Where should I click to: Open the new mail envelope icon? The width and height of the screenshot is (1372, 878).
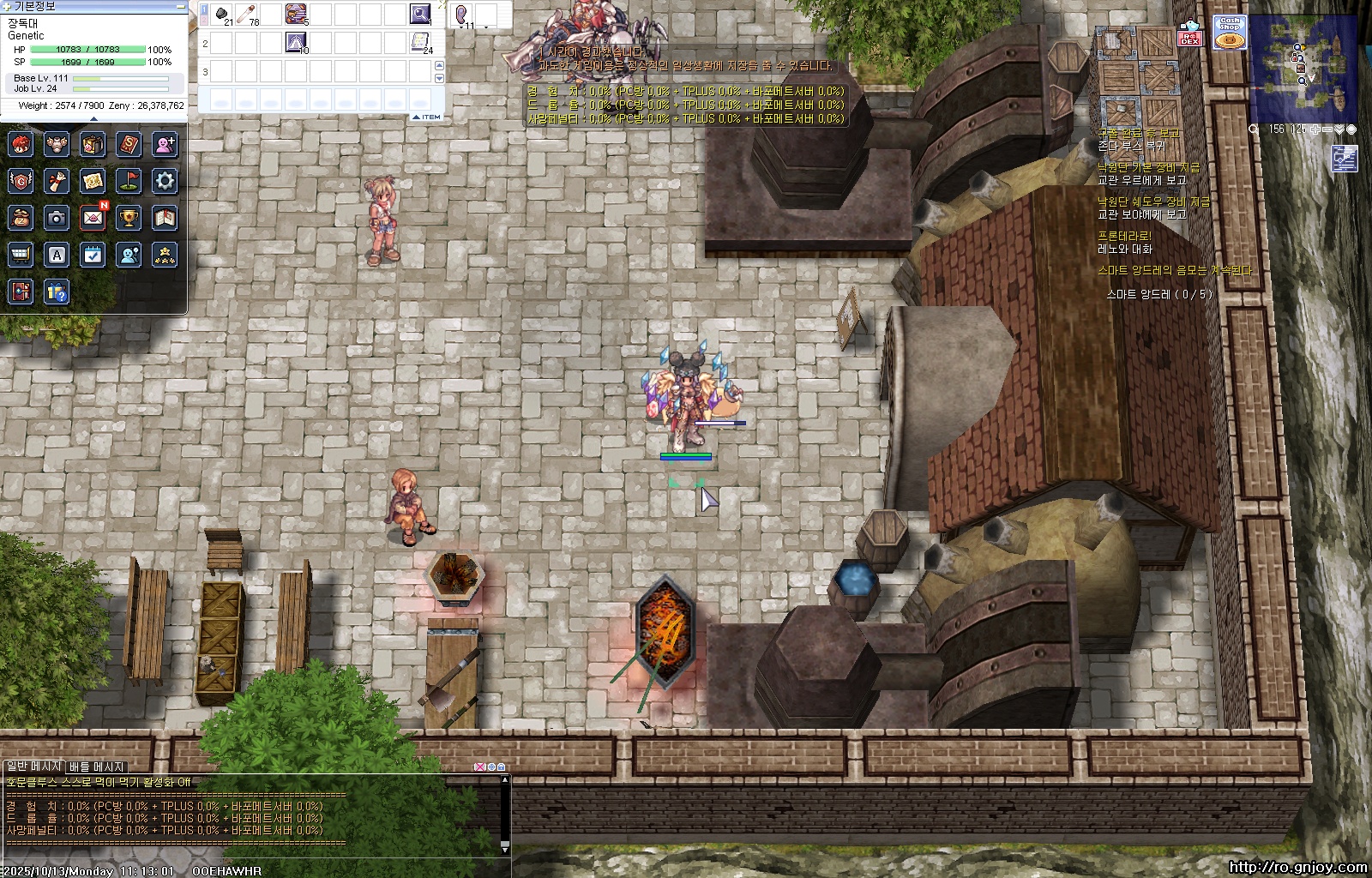93,218
